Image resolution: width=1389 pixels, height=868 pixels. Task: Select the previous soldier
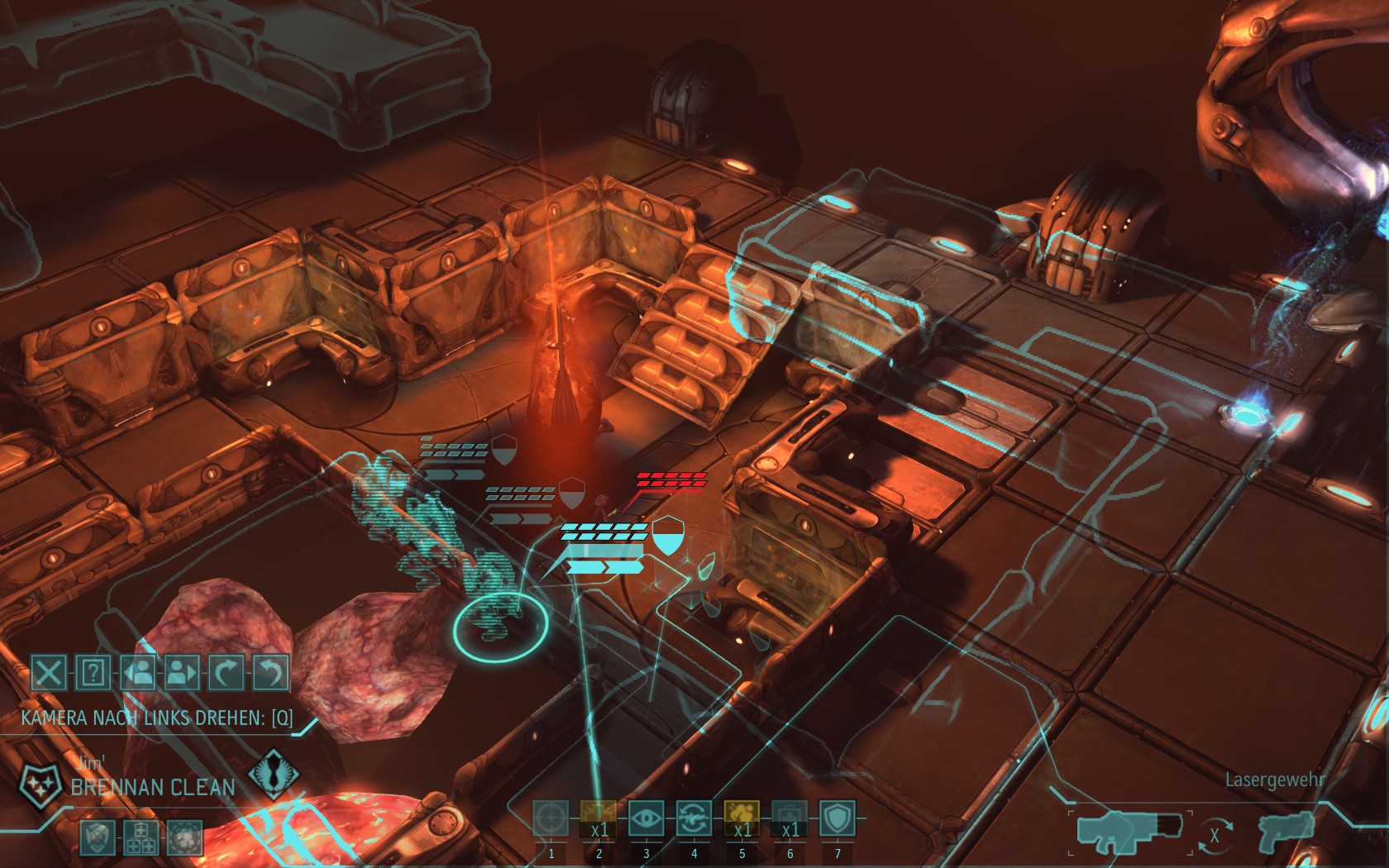click(137, 672)
